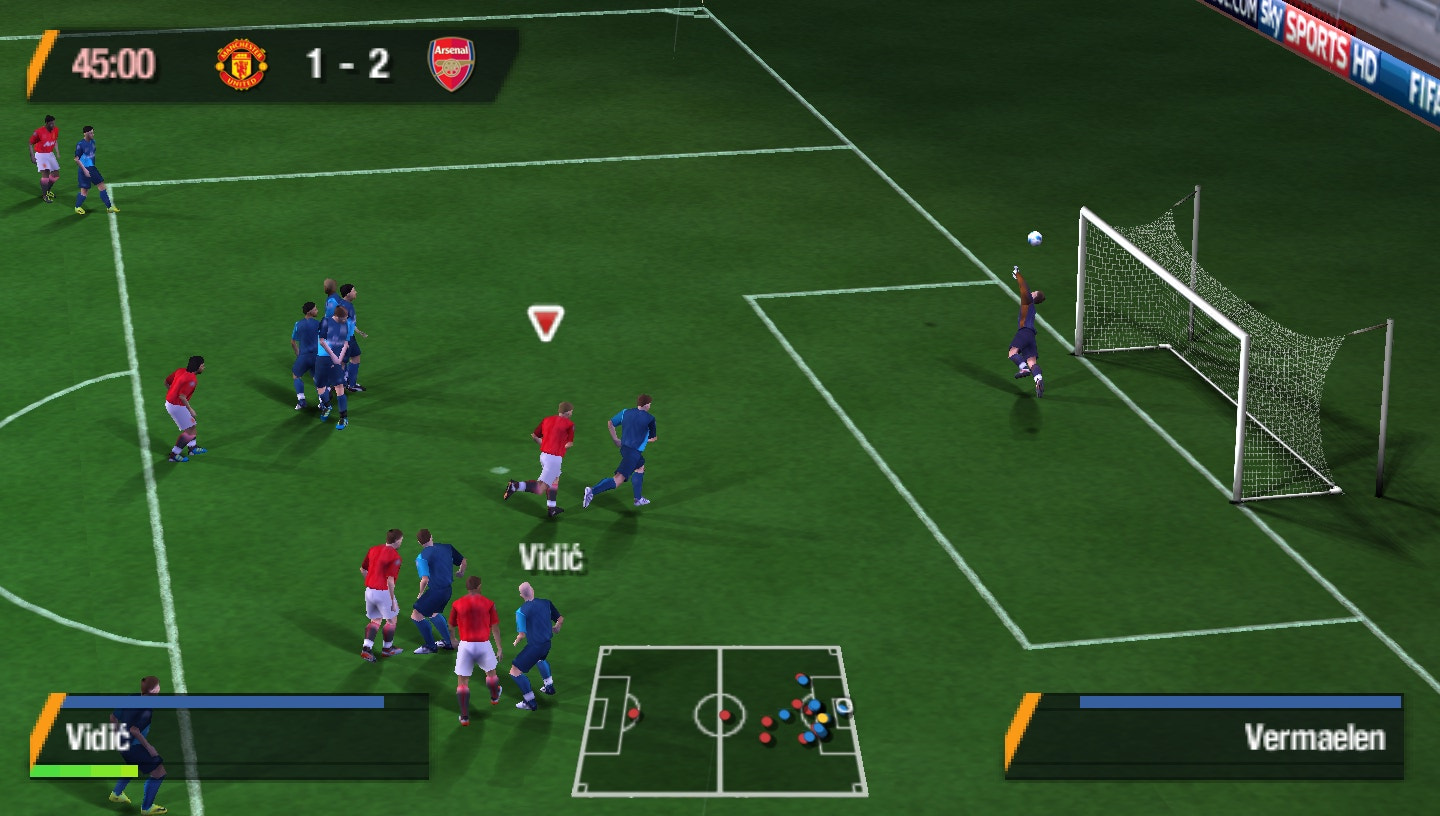
Task: Click the red United dot at center circle
Action: point(725,715)
